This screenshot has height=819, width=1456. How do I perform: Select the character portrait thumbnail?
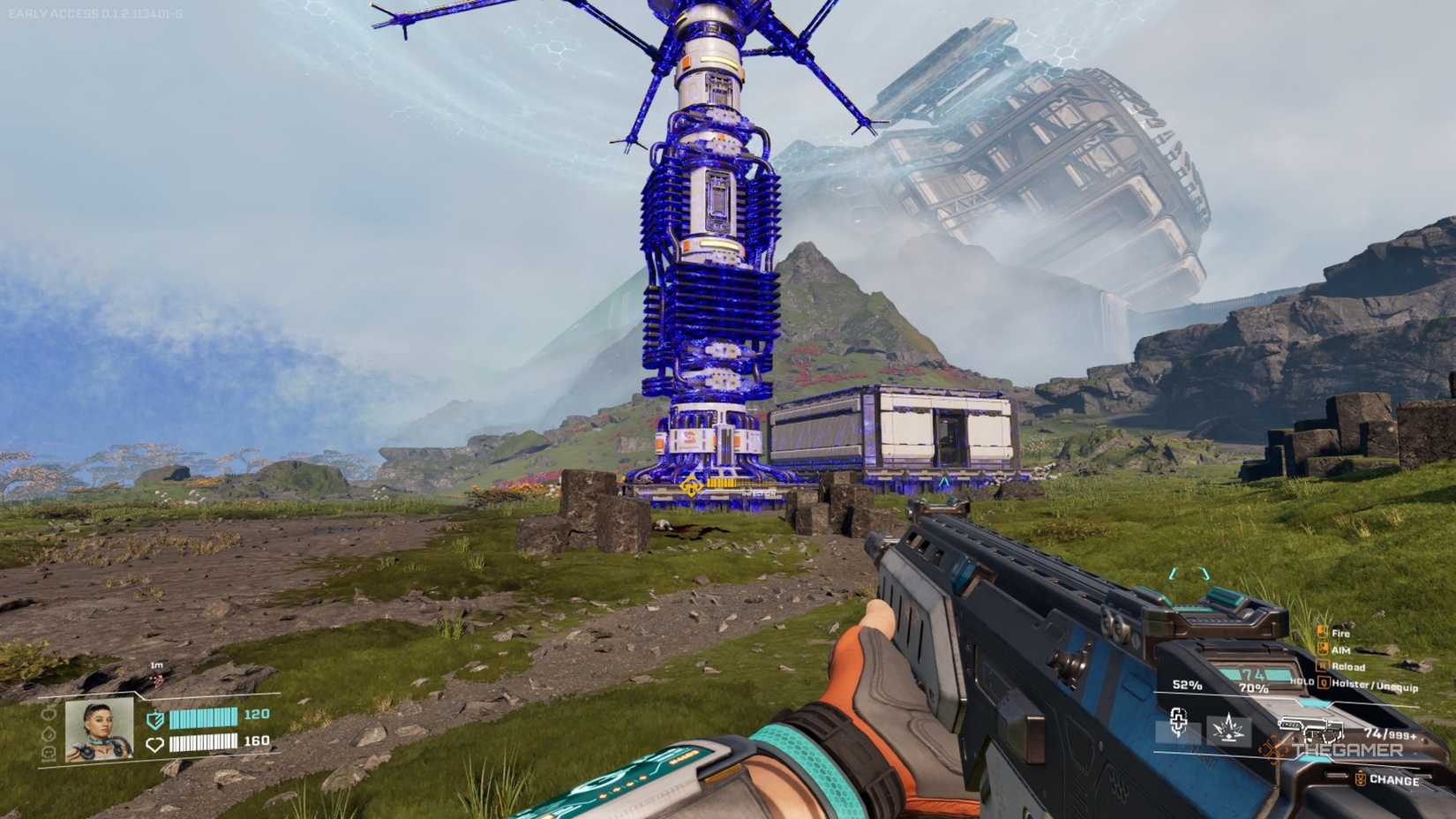click(98, 731)
